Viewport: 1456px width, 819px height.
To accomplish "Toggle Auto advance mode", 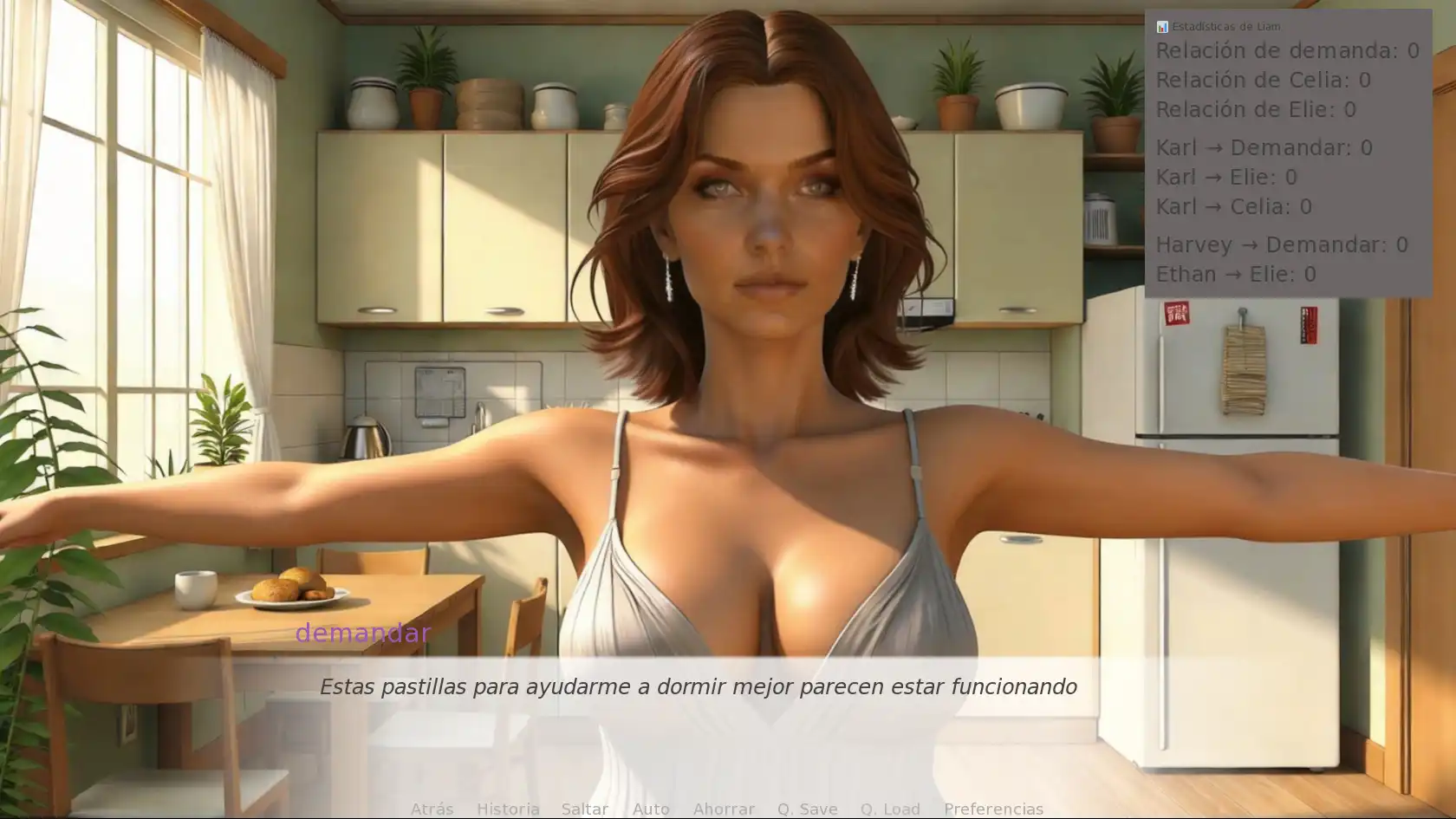I will coord(651,809).
